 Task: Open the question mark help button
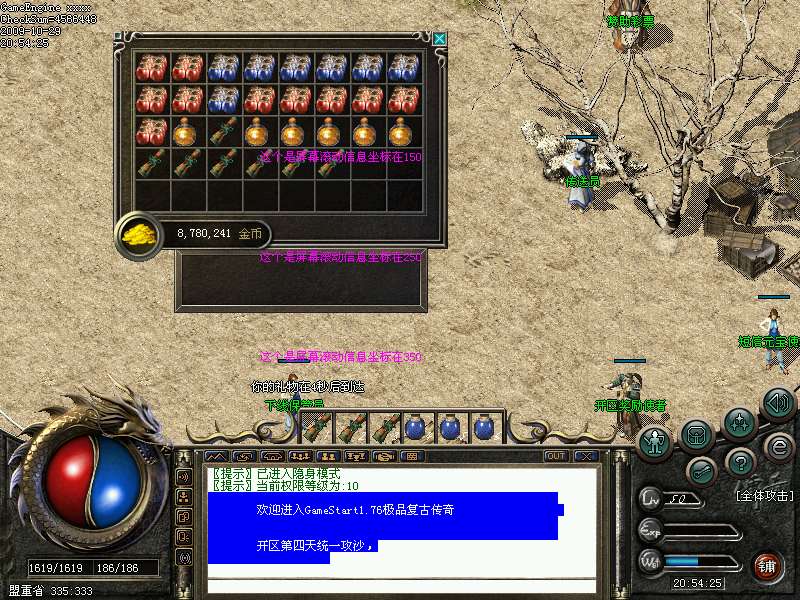click(x=740, y=462)
